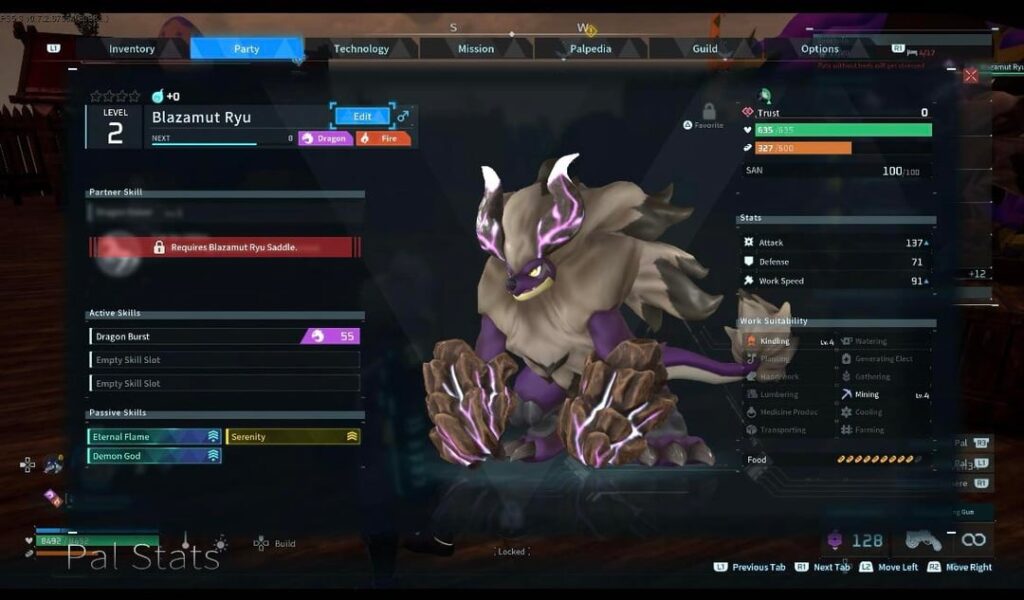Select the Serenity passive skill
The height and width of the screenshot is (600, 1024).
click(293, 437)
